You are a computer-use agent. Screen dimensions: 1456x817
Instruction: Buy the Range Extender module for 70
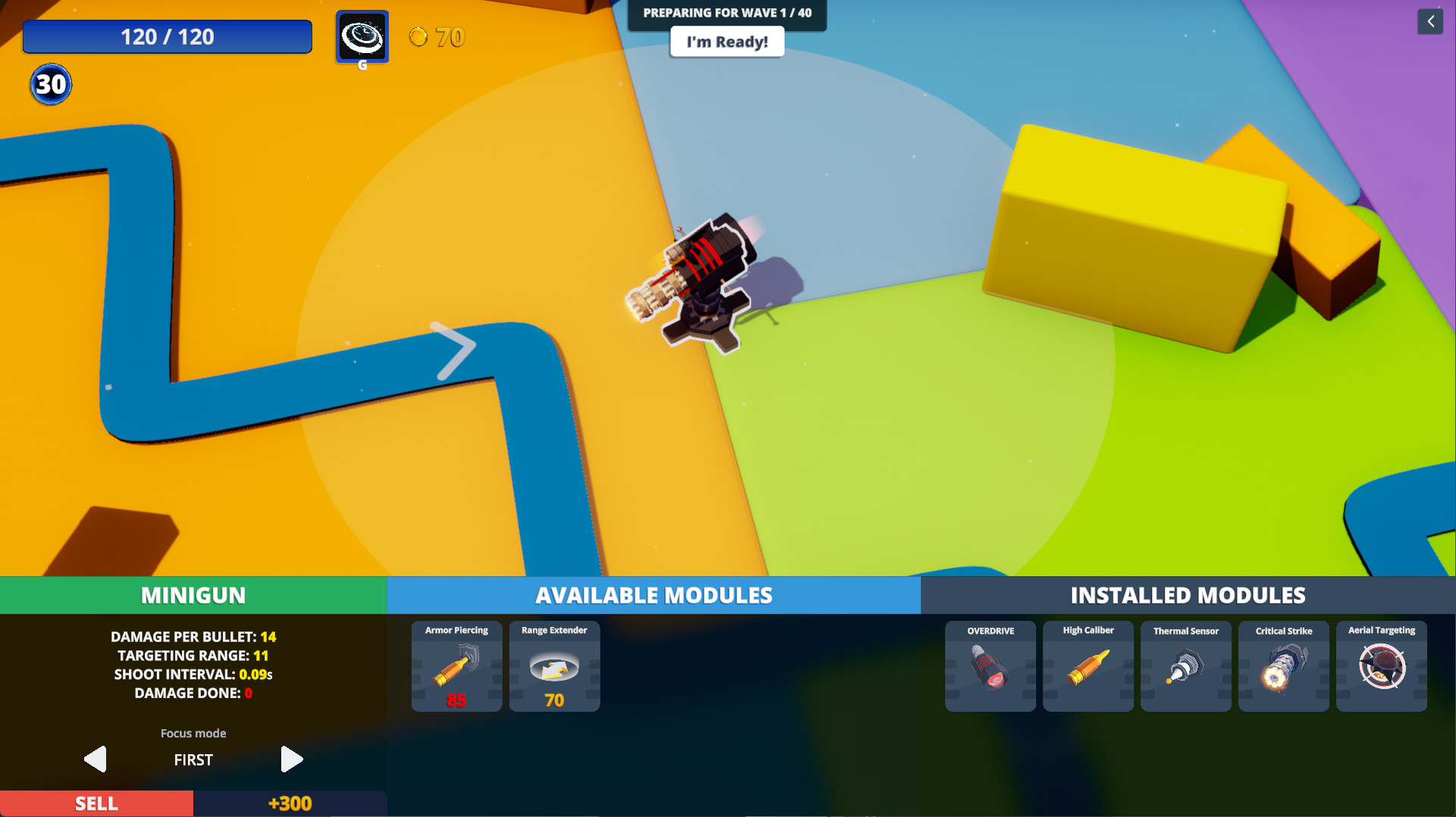tap(554, 667)
